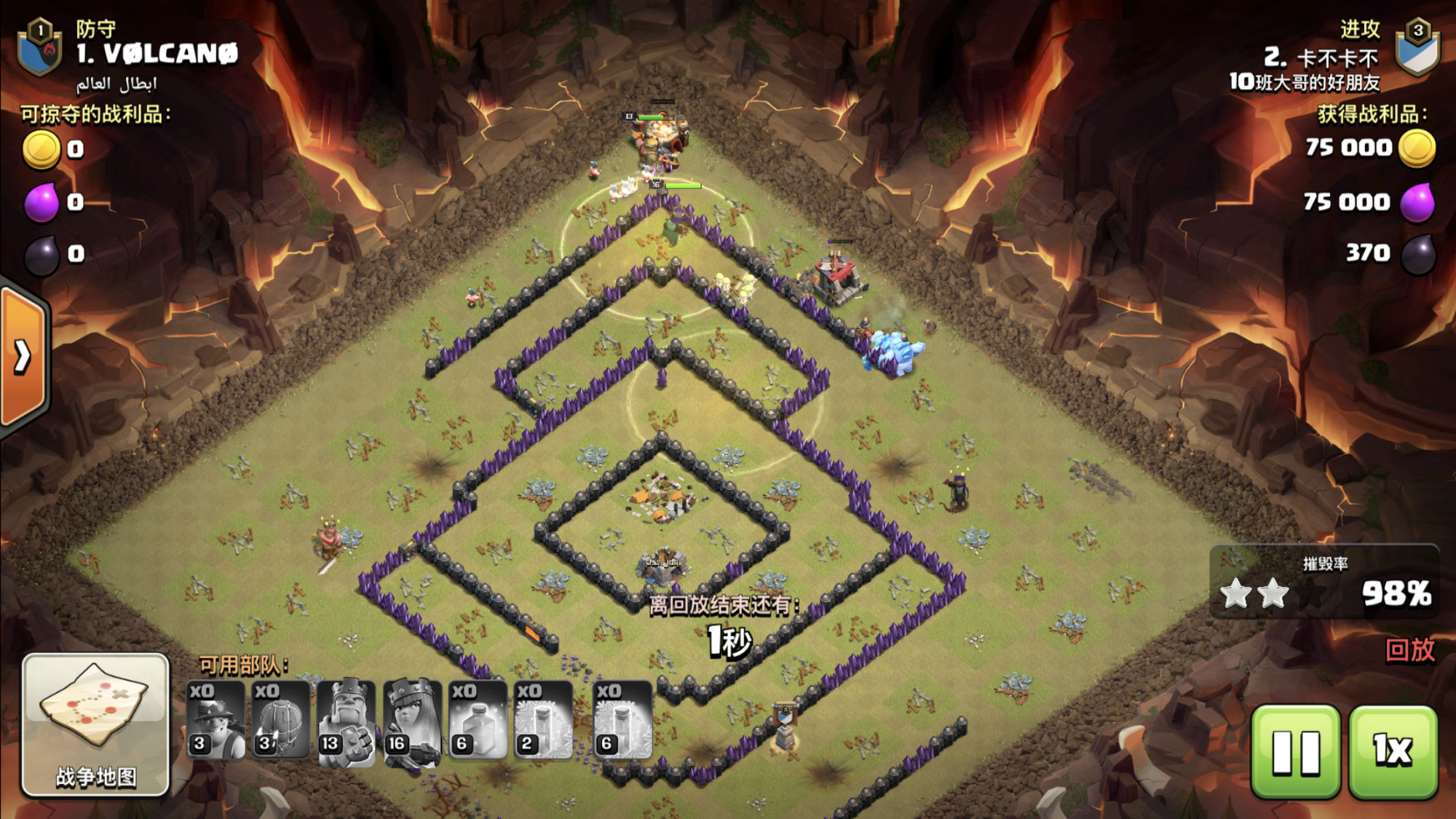
Task: Select the Miner troop slot
Action: click(x=215, y=721)
